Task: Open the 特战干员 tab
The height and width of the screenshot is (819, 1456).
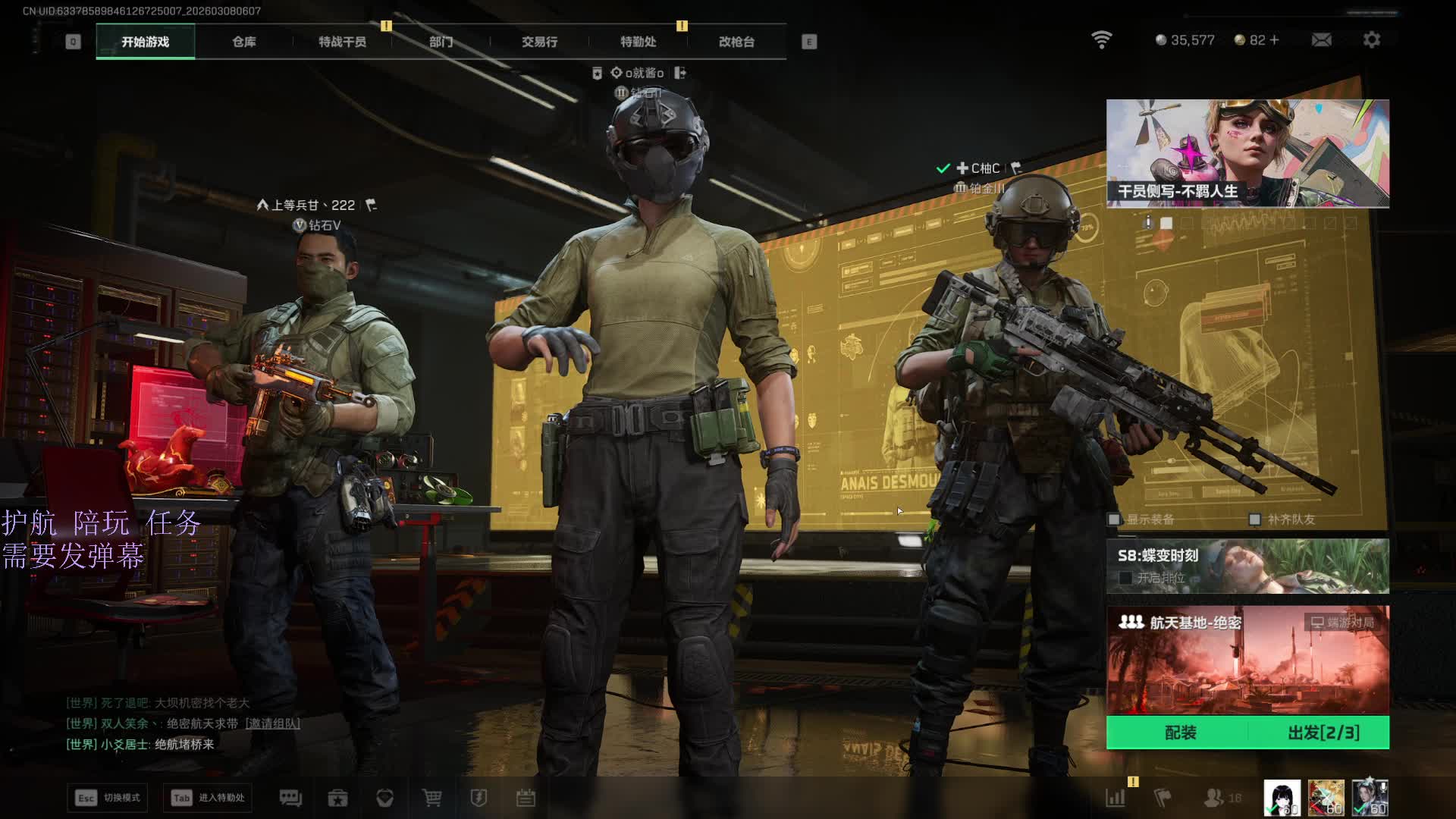Action: (342, 42)
